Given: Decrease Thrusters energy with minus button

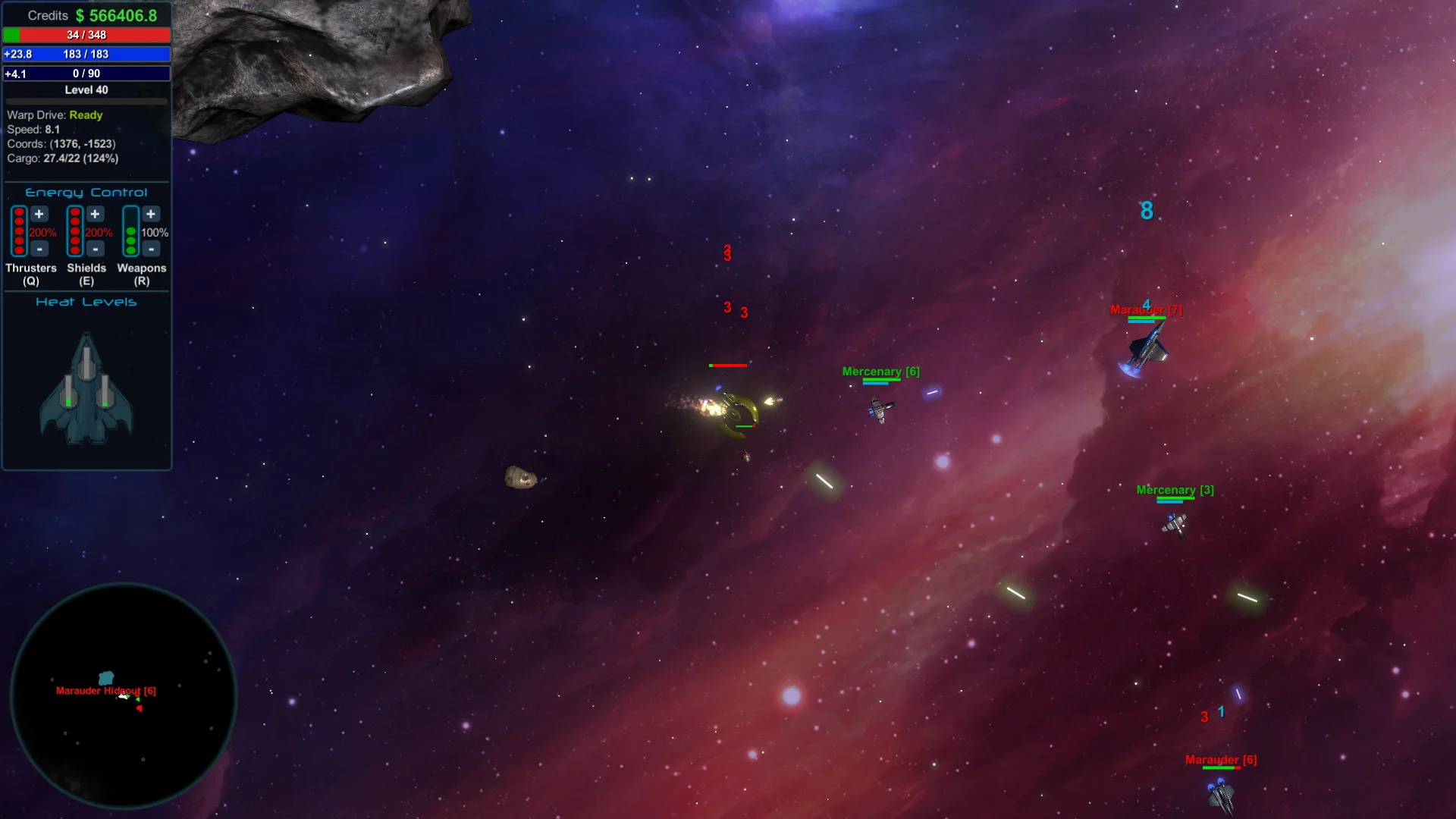Looking at the screenshot, I should (39, 249).
